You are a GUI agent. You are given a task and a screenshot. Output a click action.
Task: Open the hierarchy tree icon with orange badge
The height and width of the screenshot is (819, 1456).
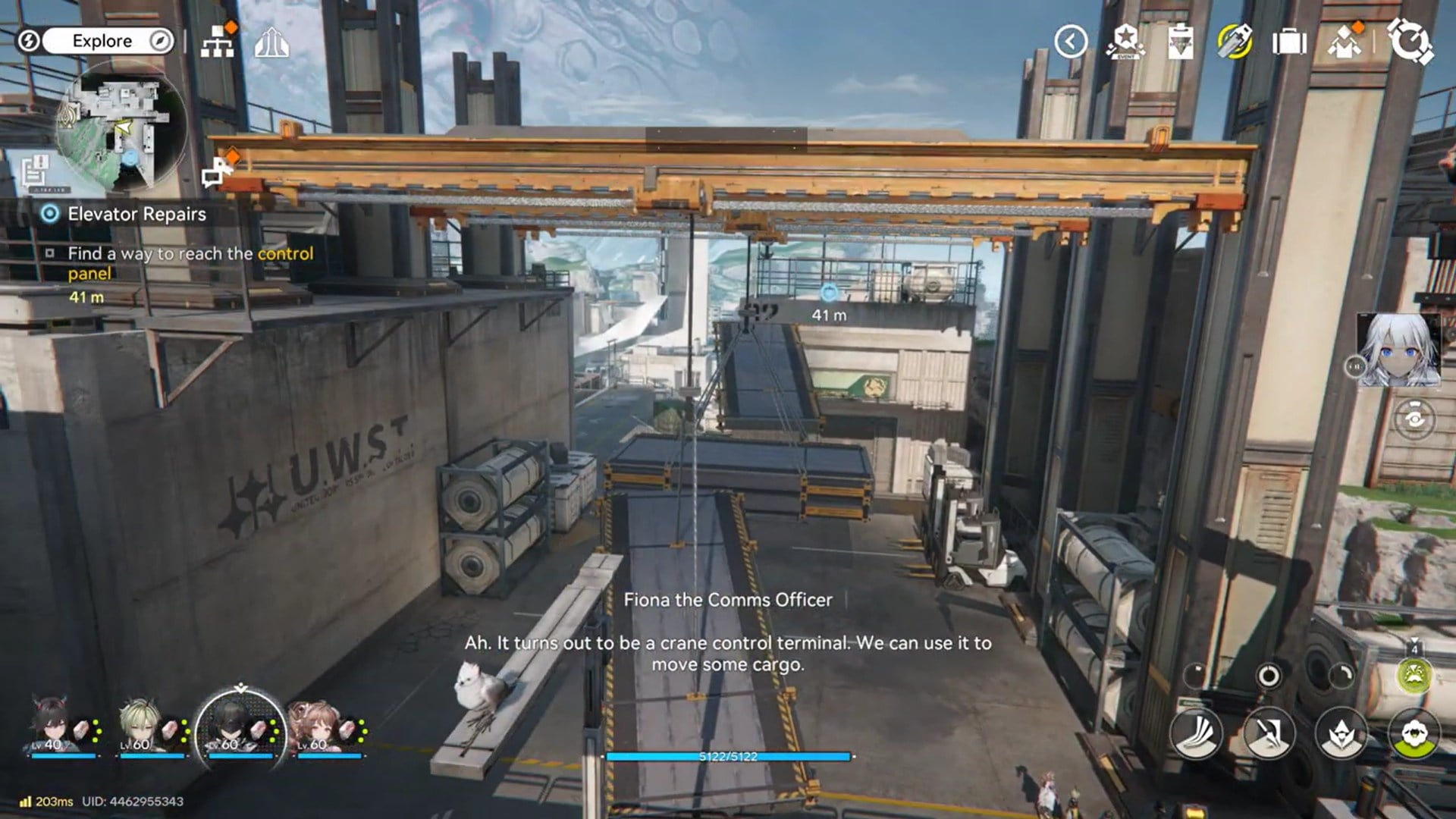pyautogui.click(x=218, y=42)
